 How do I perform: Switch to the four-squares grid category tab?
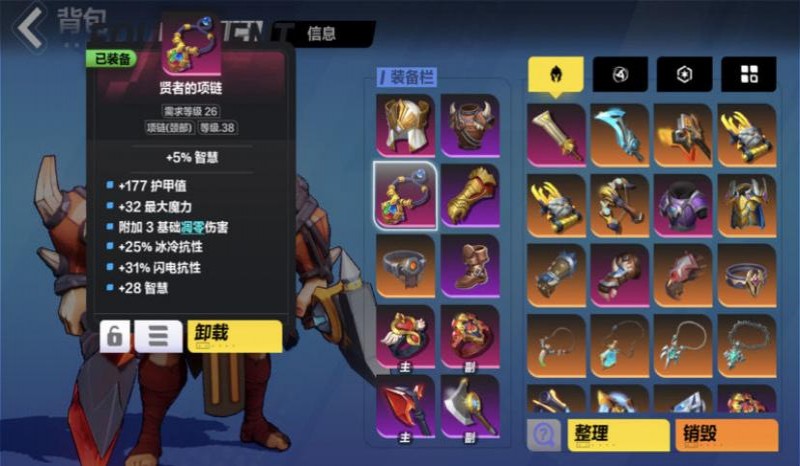[749, 74]
